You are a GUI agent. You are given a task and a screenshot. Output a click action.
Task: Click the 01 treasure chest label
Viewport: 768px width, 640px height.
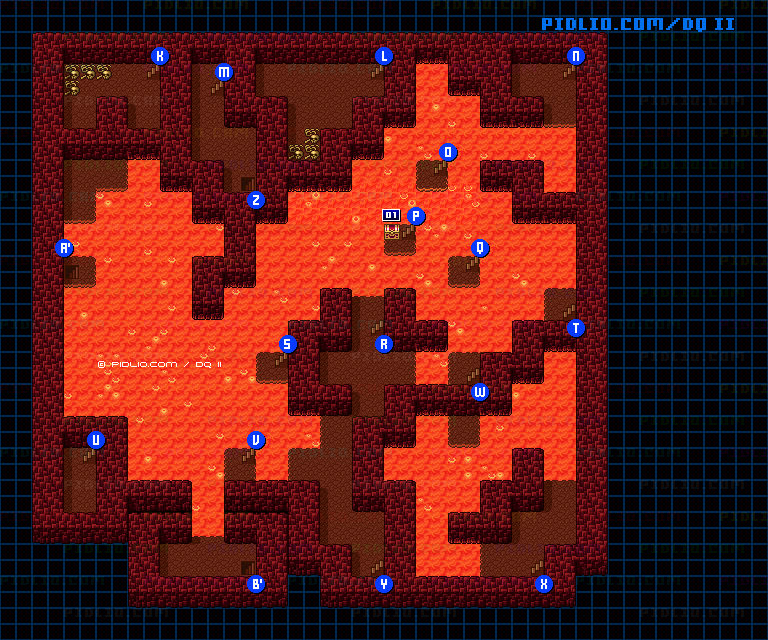(391, 215)
